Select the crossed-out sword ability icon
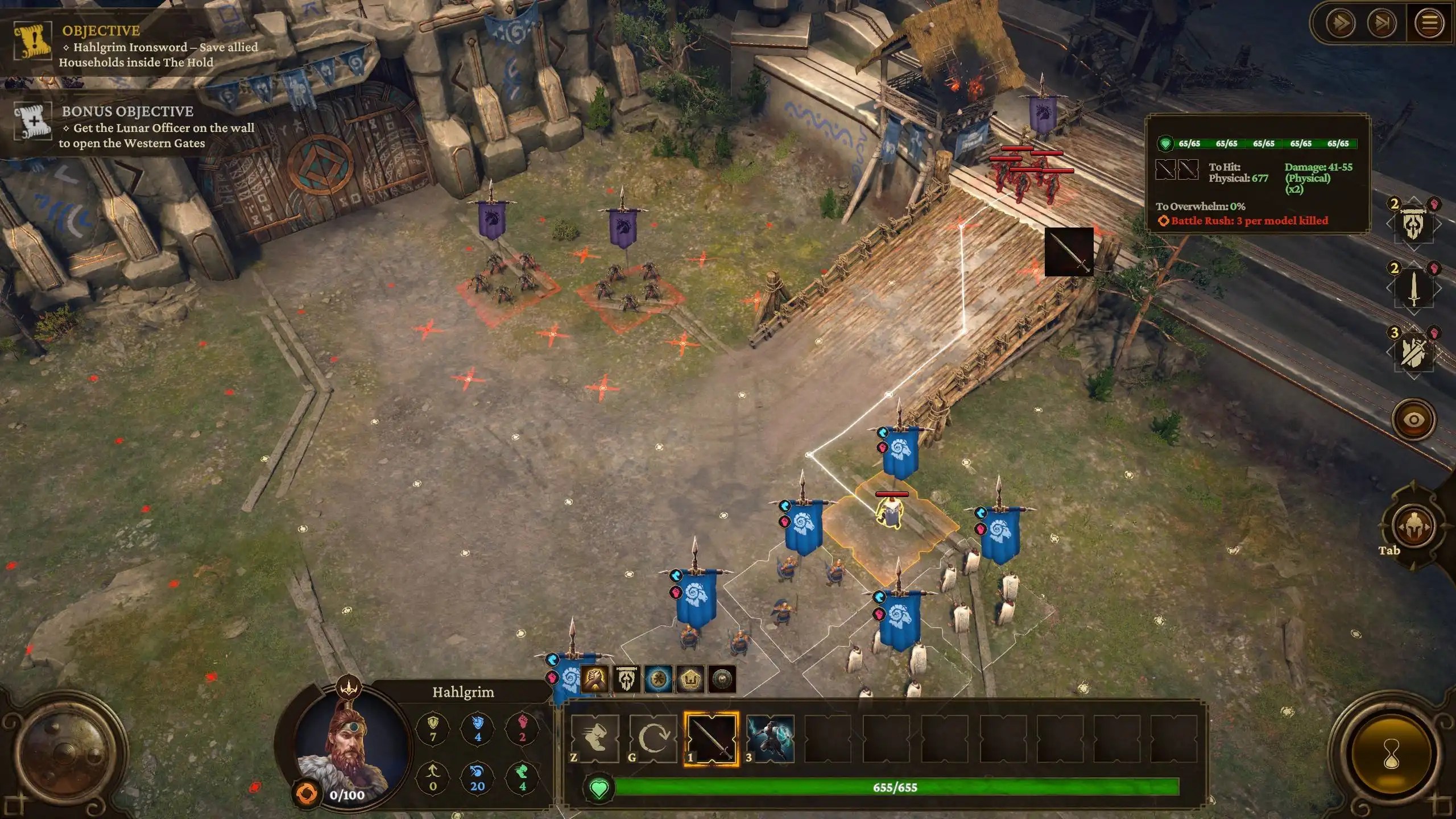1456x819 pixels. 1414,353
